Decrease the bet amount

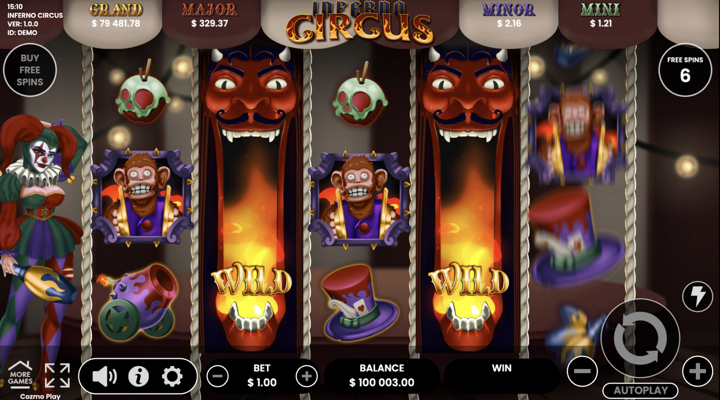(217, 376)
